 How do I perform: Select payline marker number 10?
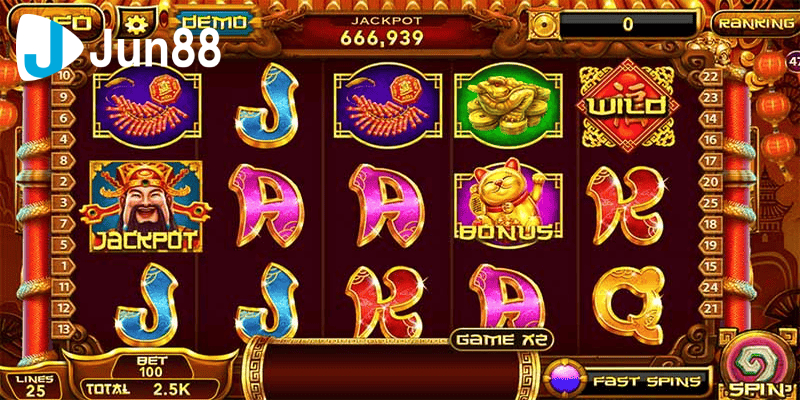point(63,75)
